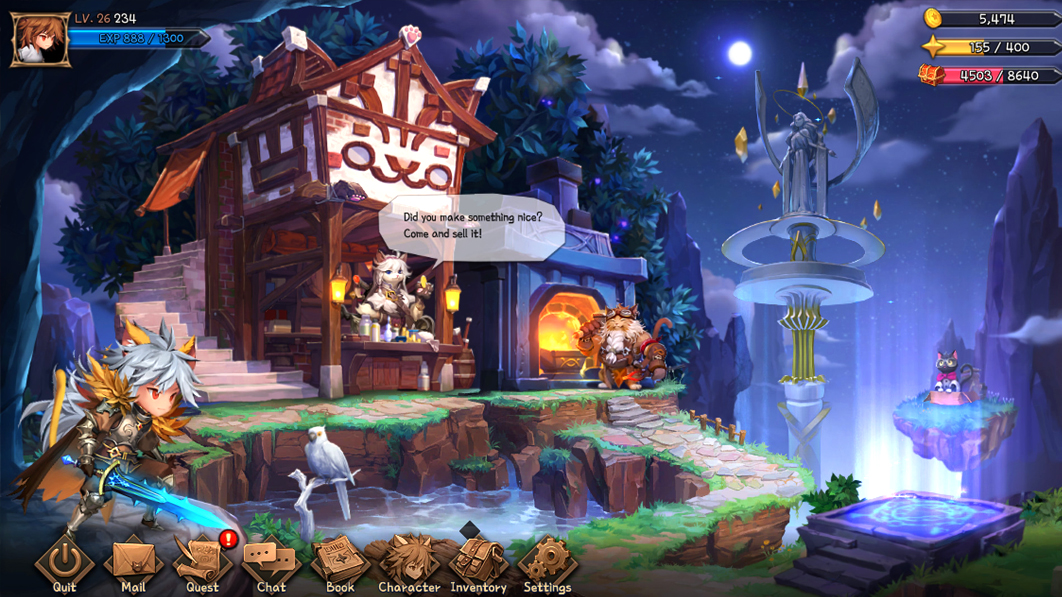1062x597 pixels.
Task: Open the Book menu
Action: (x=340, y=560)
